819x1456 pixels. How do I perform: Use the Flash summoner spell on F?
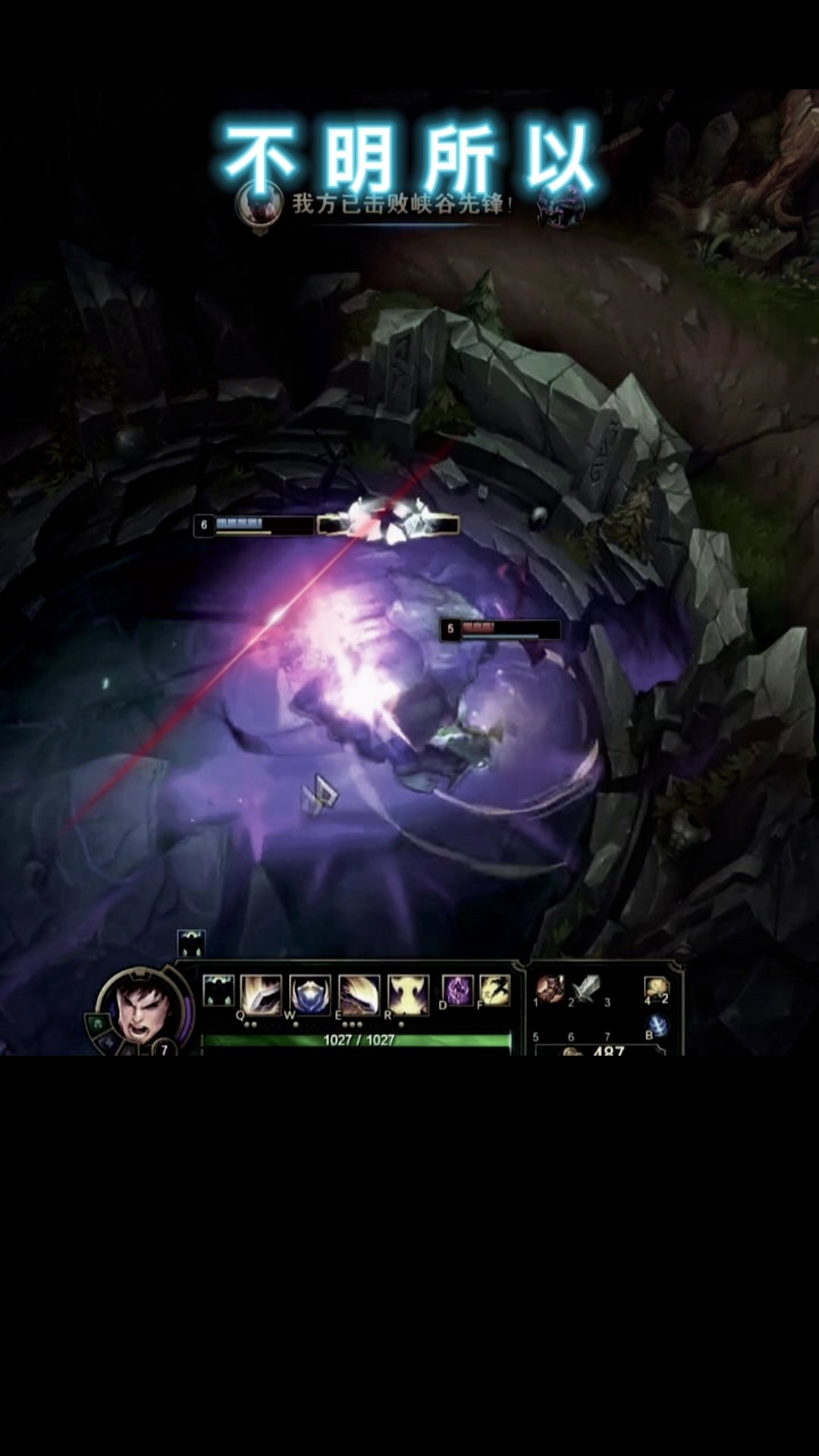point(495,990)
